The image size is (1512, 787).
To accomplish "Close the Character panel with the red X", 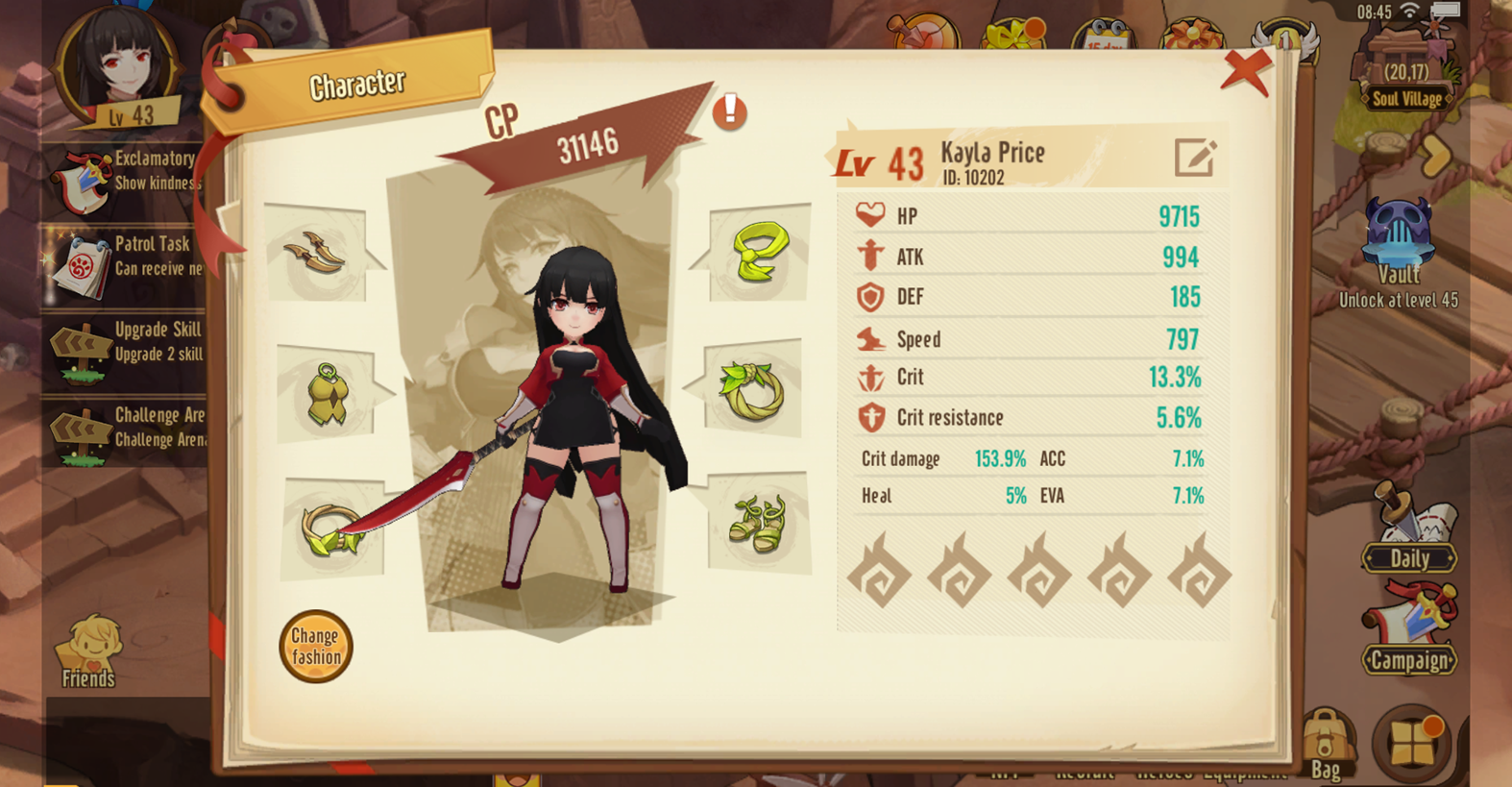I will pos(1246,72).
